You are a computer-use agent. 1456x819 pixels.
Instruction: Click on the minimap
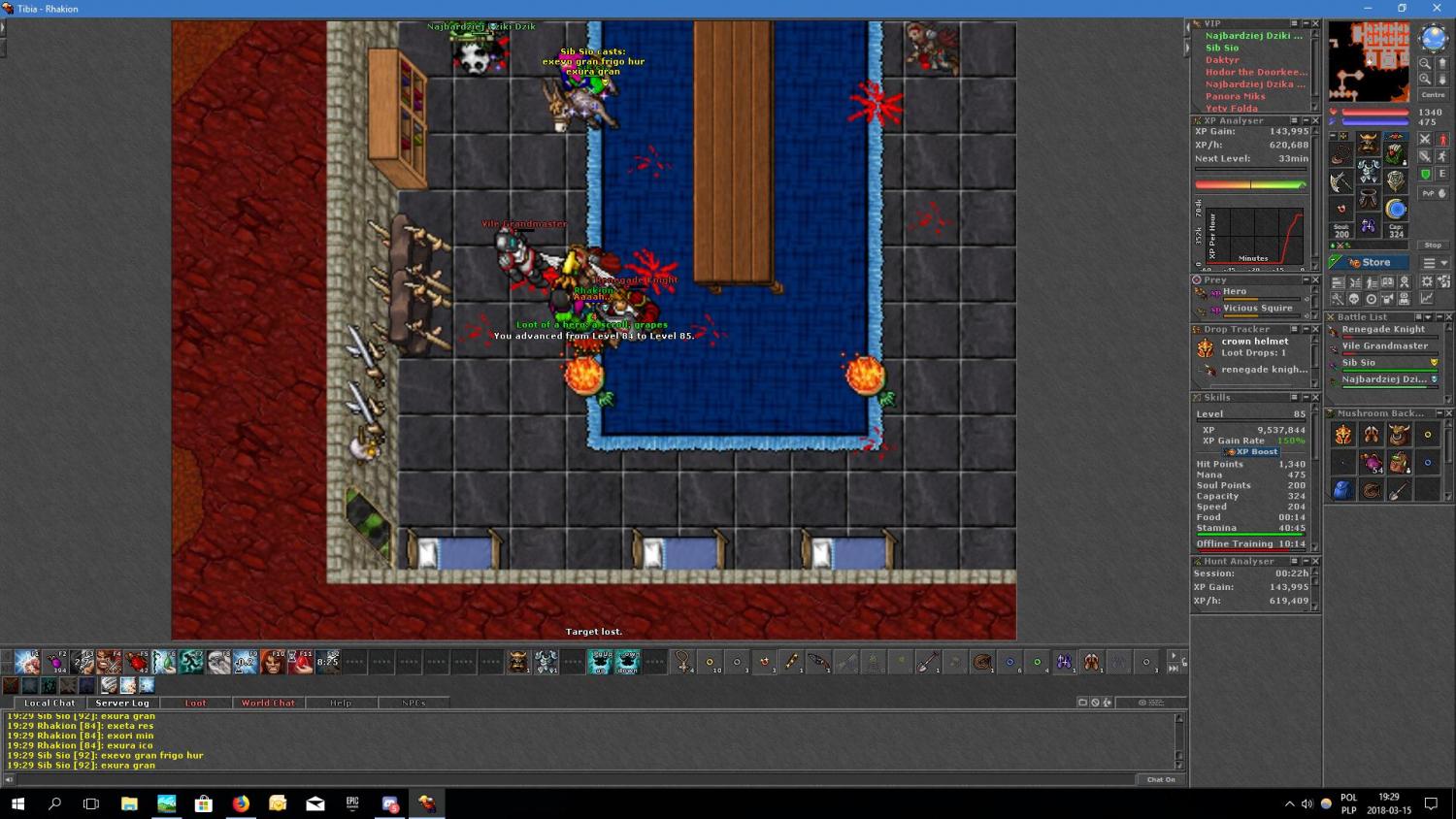[x=1369, y=62]
